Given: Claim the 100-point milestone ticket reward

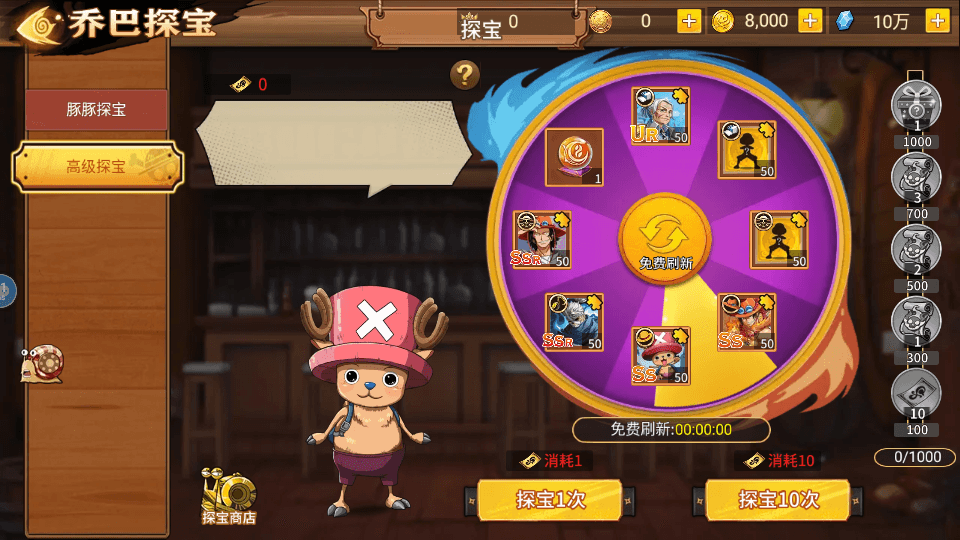Looking at the screenshot, I should pyautogui.click(x=916, y=393).
